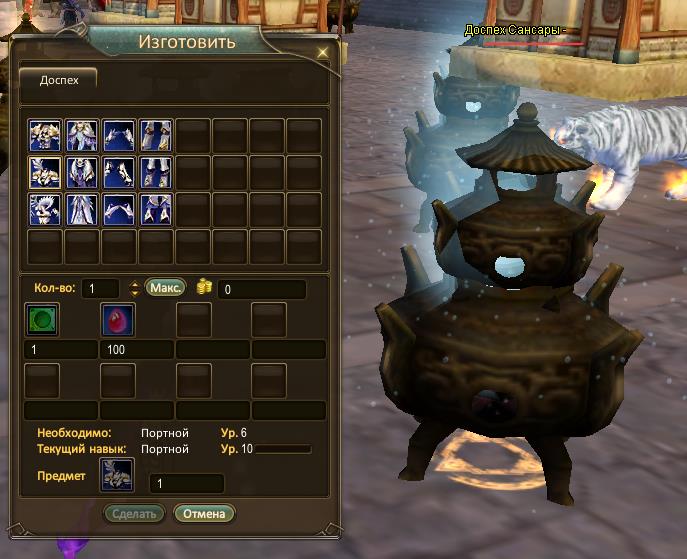The height and width of the screenshot is (559, 687).
Task: Click the Макс. quantity button
Action: pyautogui.click(x=166, y=288)
